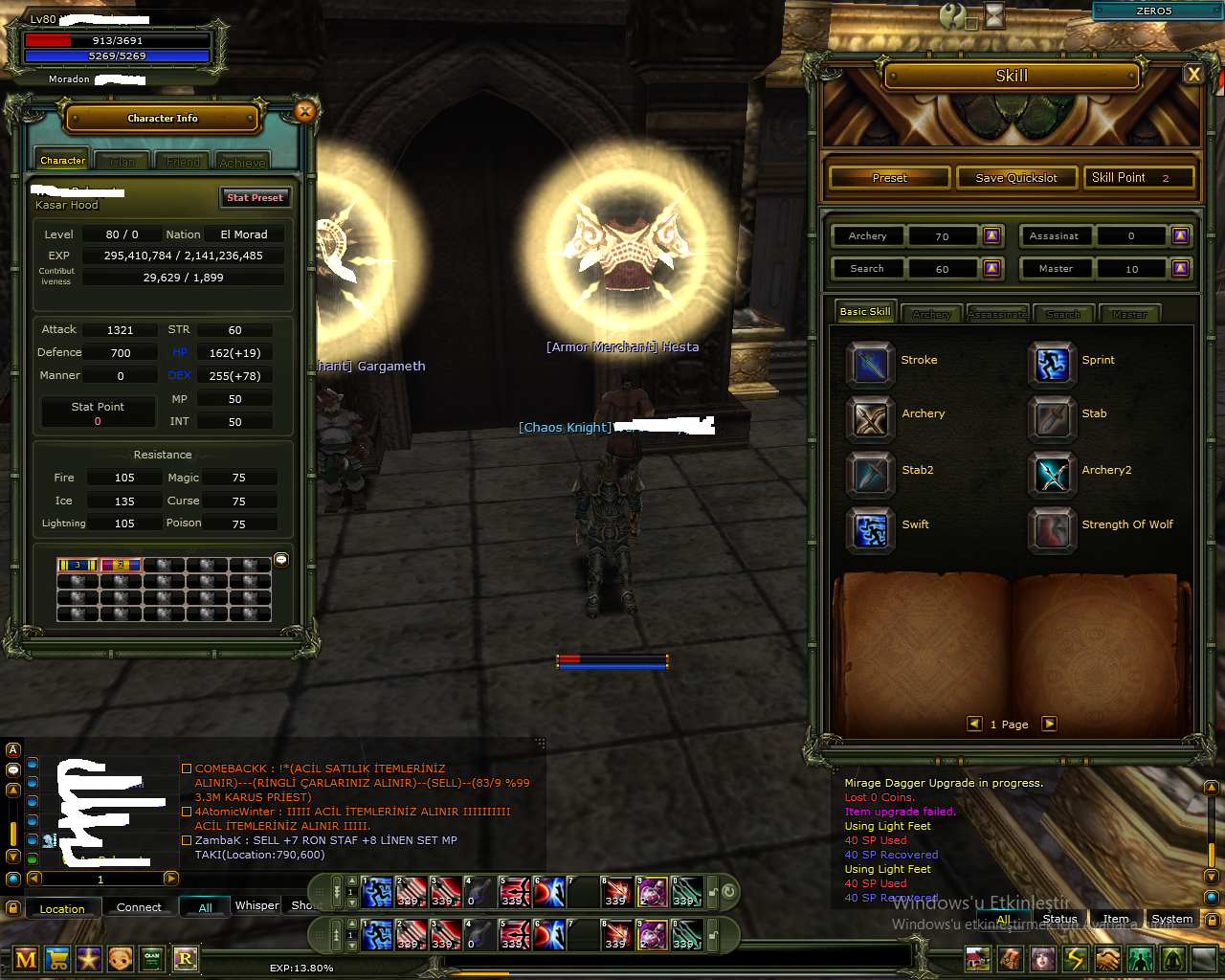Click the EXP progress bar at the bottom

coord(302,968)
